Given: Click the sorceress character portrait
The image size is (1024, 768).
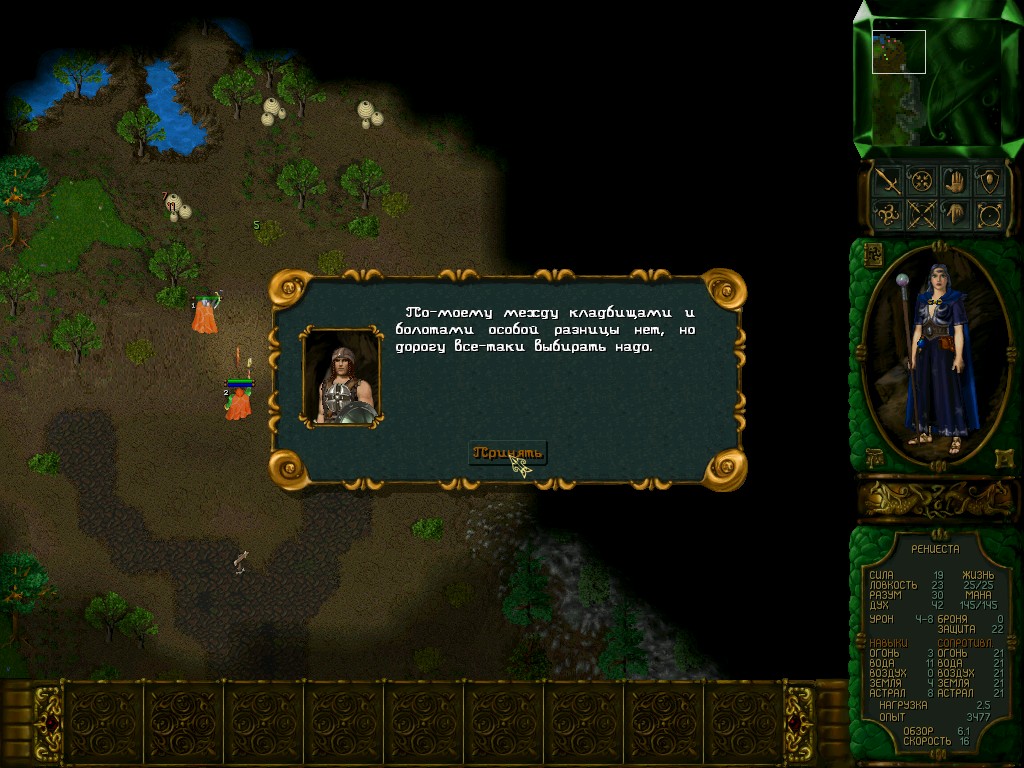Looking at the screenshot, I should (935, 355).
